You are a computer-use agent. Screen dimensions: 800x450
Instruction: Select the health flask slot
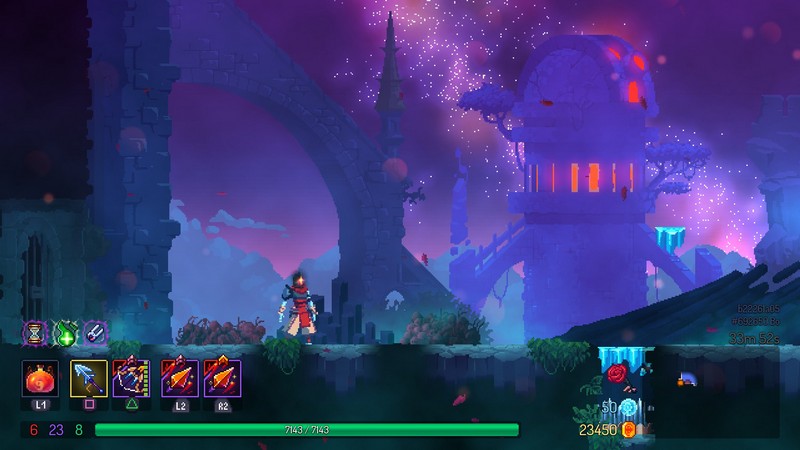[x=41, y=381]
